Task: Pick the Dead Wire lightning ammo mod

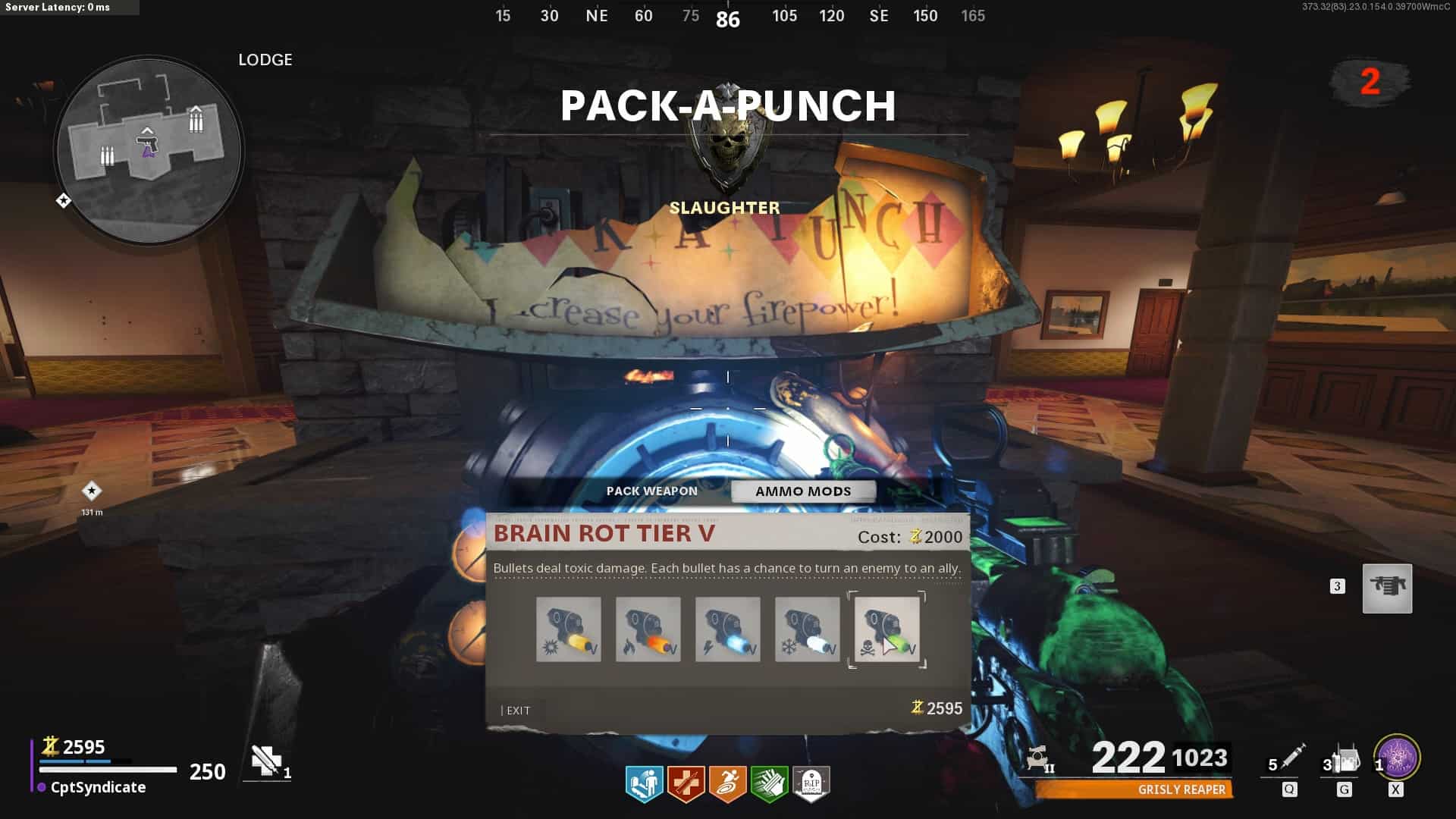Action: [728, 629]
